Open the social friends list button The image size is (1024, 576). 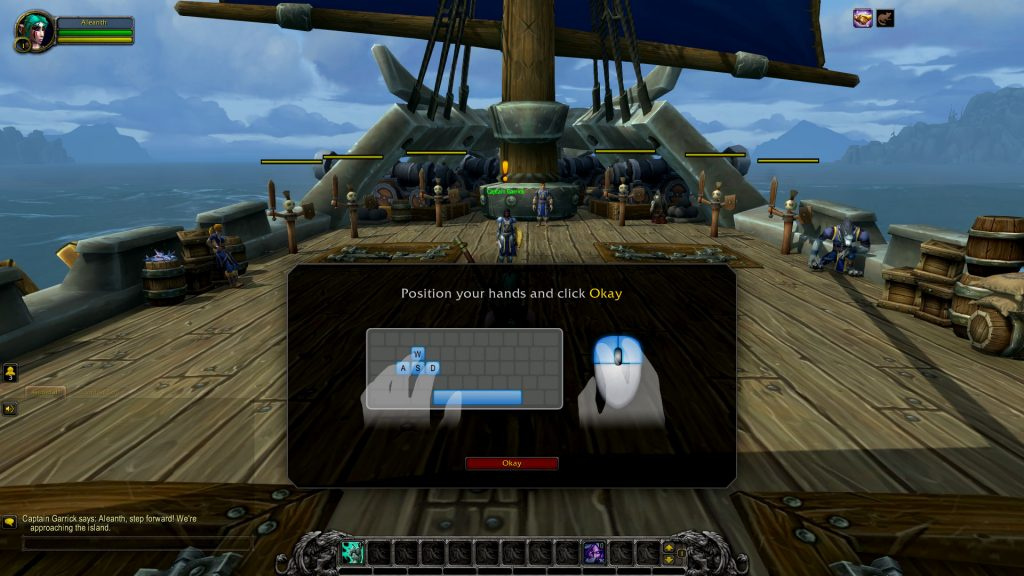coord(10,373)
